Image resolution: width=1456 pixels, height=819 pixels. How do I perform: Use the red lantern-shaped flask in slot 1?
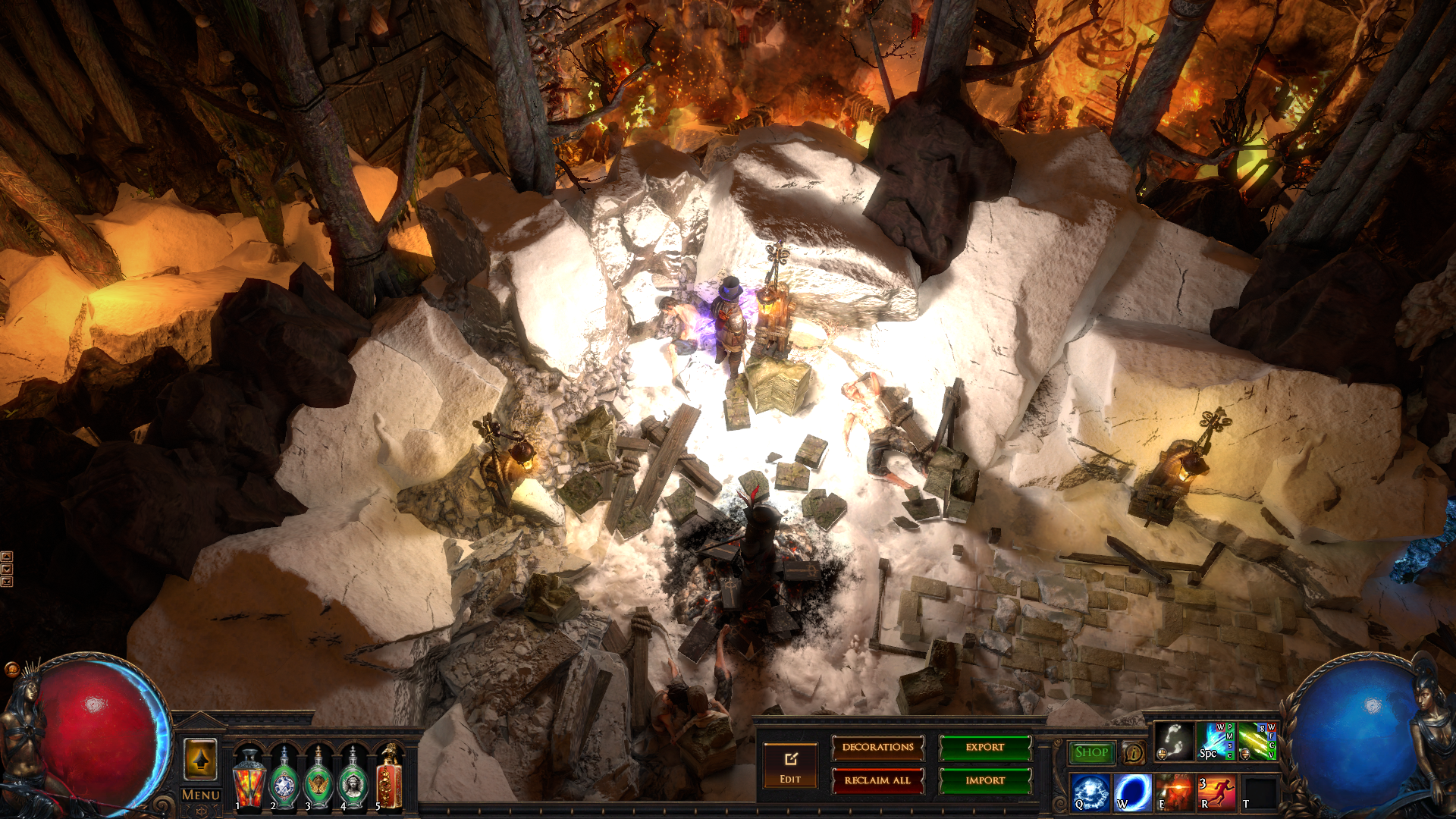(x=249, y=779)
